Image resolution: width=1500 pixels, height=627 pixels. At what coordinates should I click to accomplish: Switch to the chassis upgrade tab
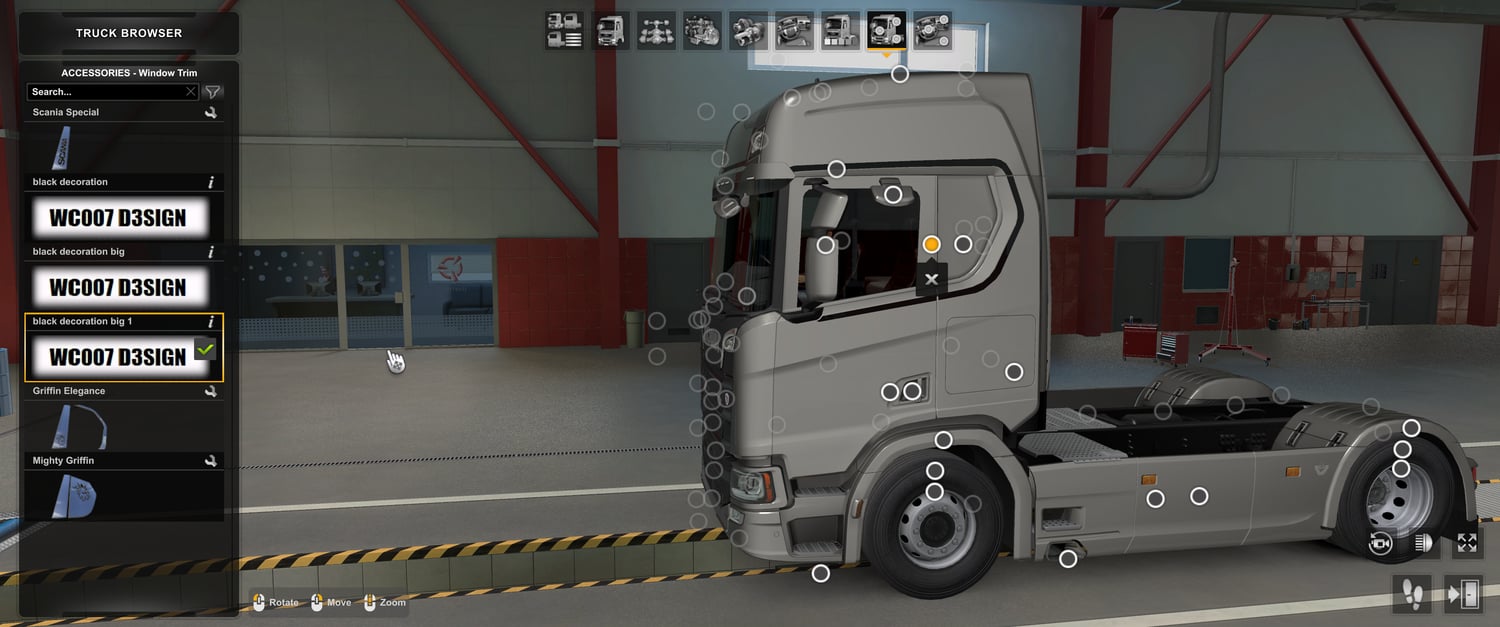657,31
